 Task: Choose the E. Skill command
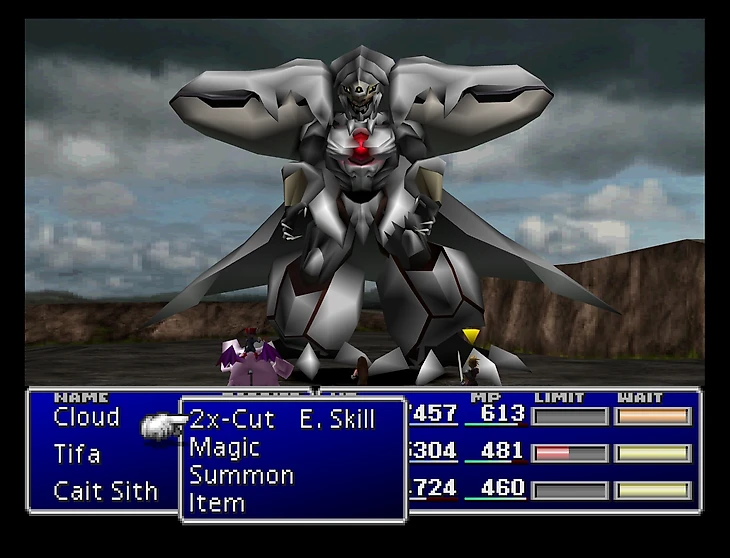click(x=337, y=419)
